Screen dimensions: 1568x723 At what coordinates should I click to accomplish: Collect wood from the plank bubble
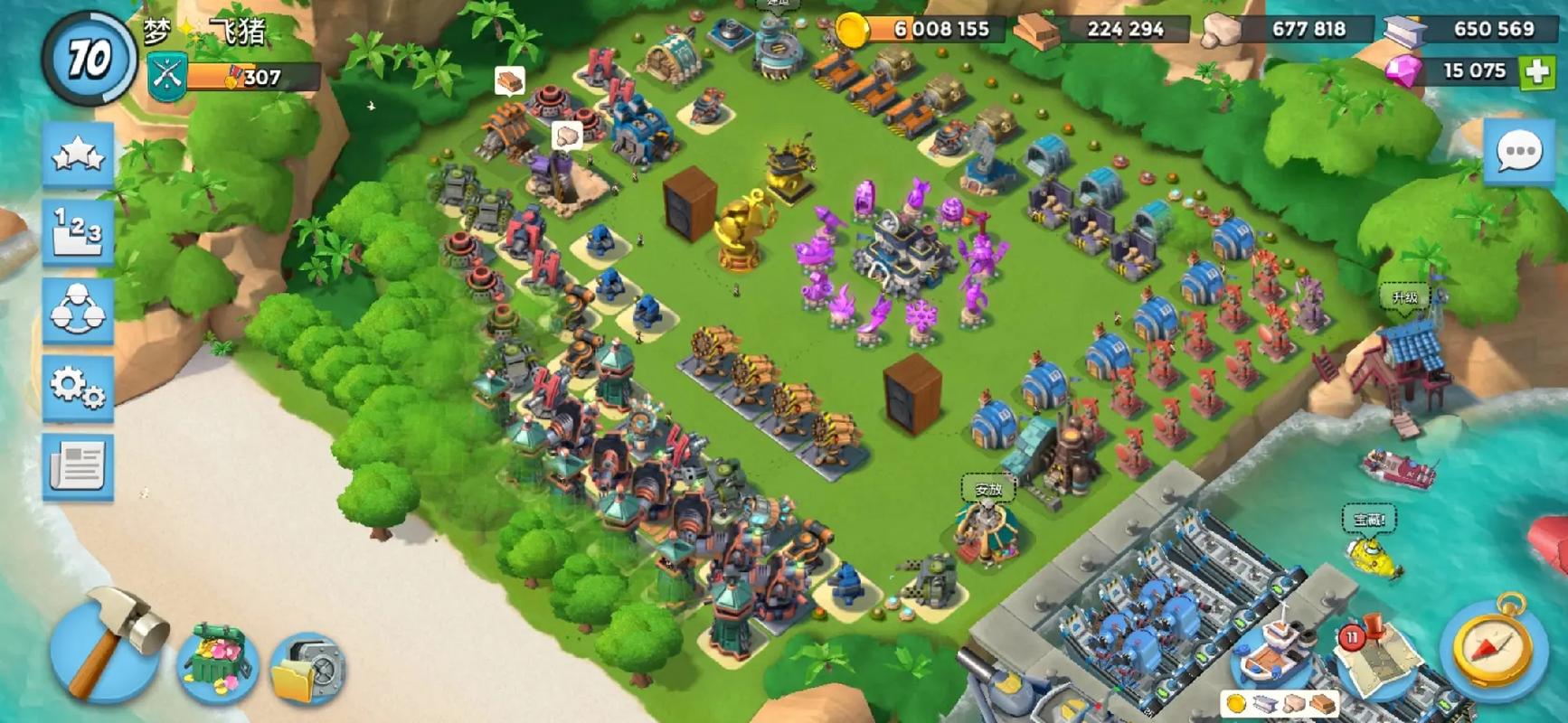(x=510, y=80)
